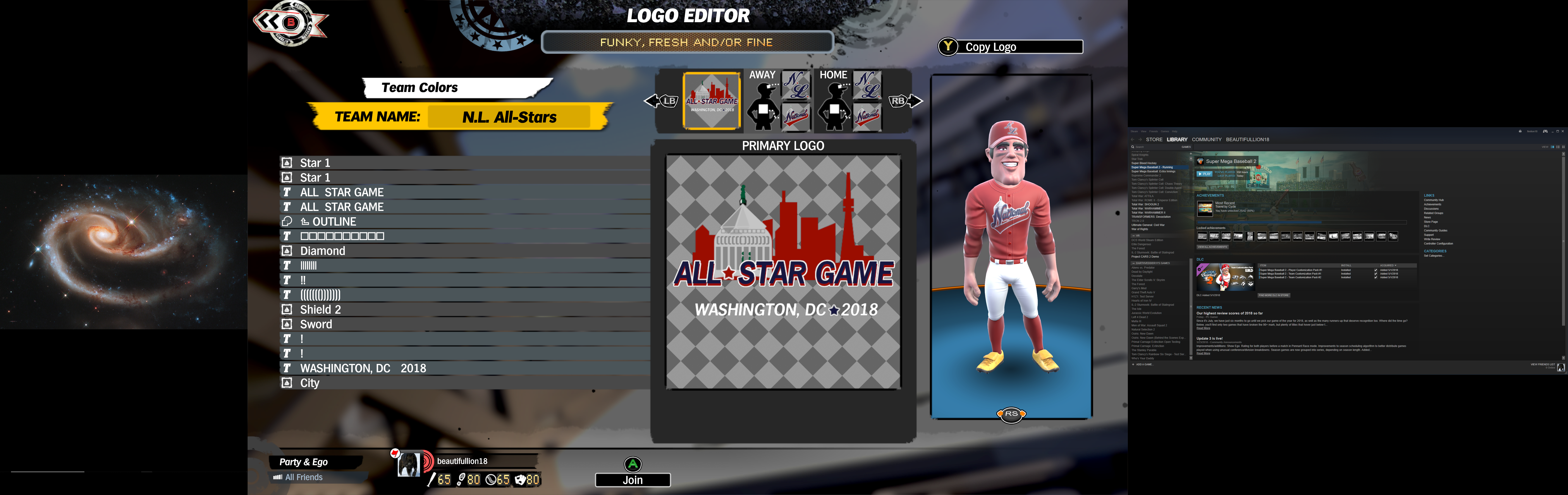
Task: Edit the N.L. All-Stars team name field
Action: click(x=509, y=117)
